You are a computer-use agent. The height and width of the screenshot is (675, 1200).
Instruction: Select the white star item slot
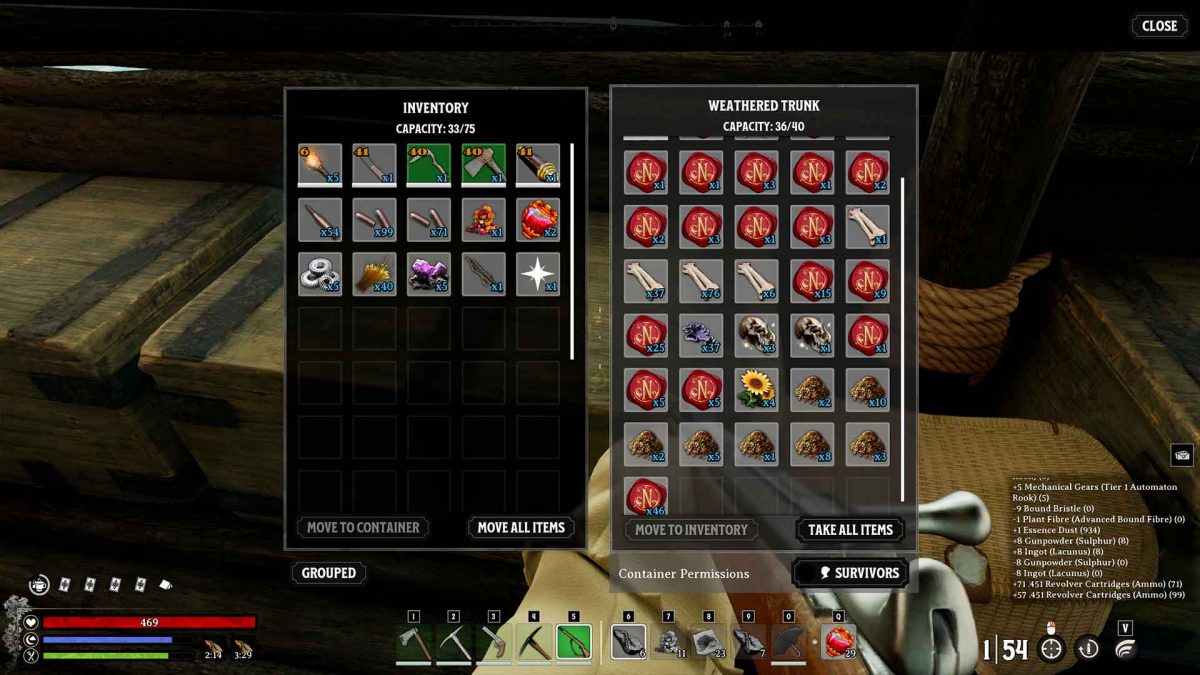[537, 273]
